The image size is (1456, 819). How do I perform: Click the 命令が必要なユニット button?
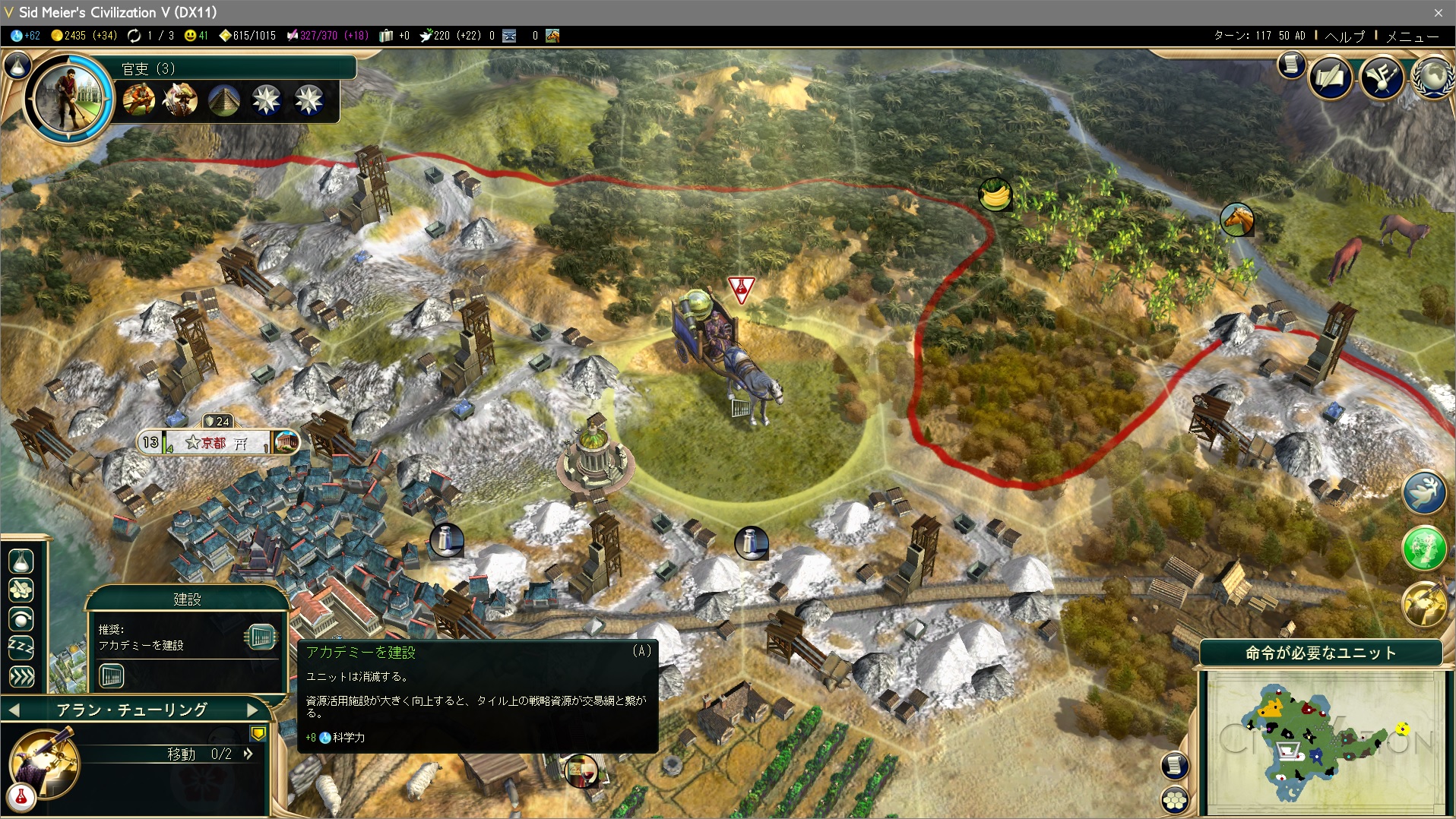coord(1320,653)
